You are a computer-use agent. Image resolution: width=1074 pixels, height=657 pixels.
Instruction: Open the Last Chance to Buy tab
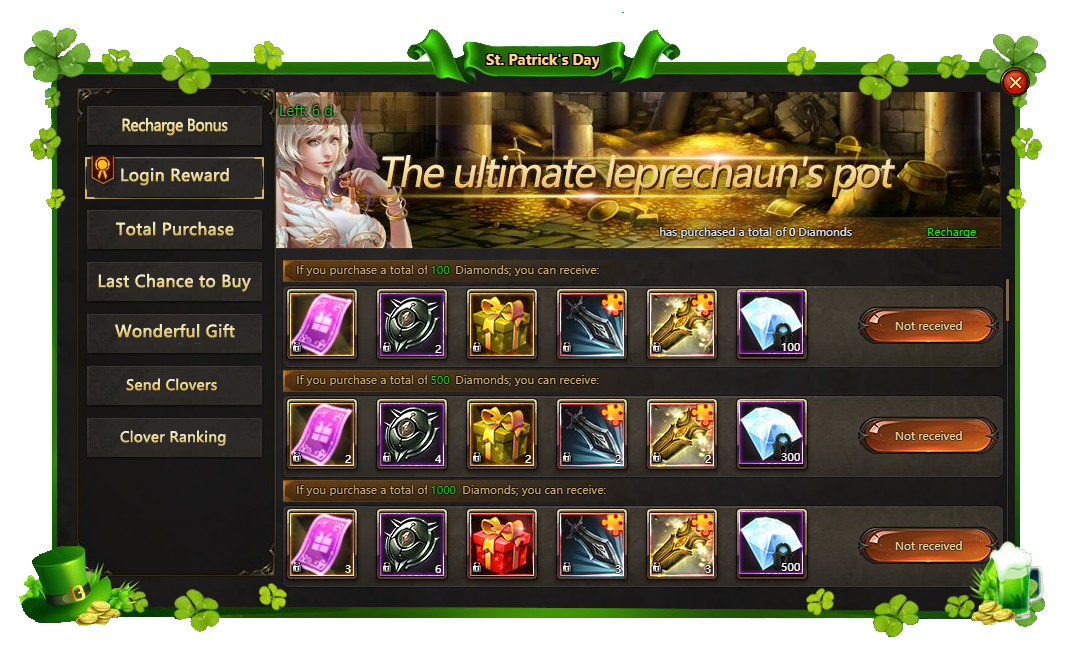click(x=175, y=281)
